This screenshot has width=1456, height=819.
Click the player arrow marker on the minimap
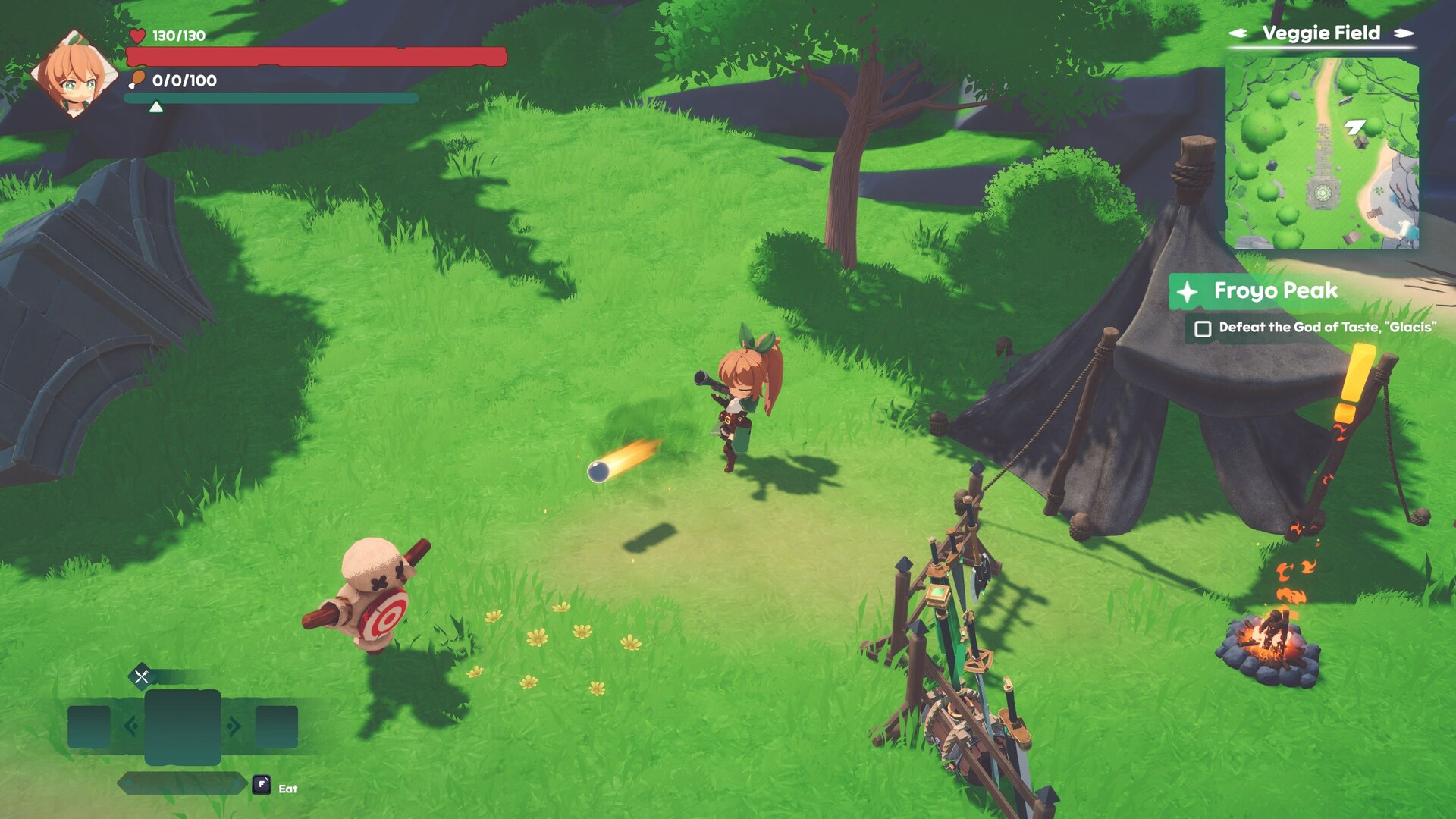1354,127
